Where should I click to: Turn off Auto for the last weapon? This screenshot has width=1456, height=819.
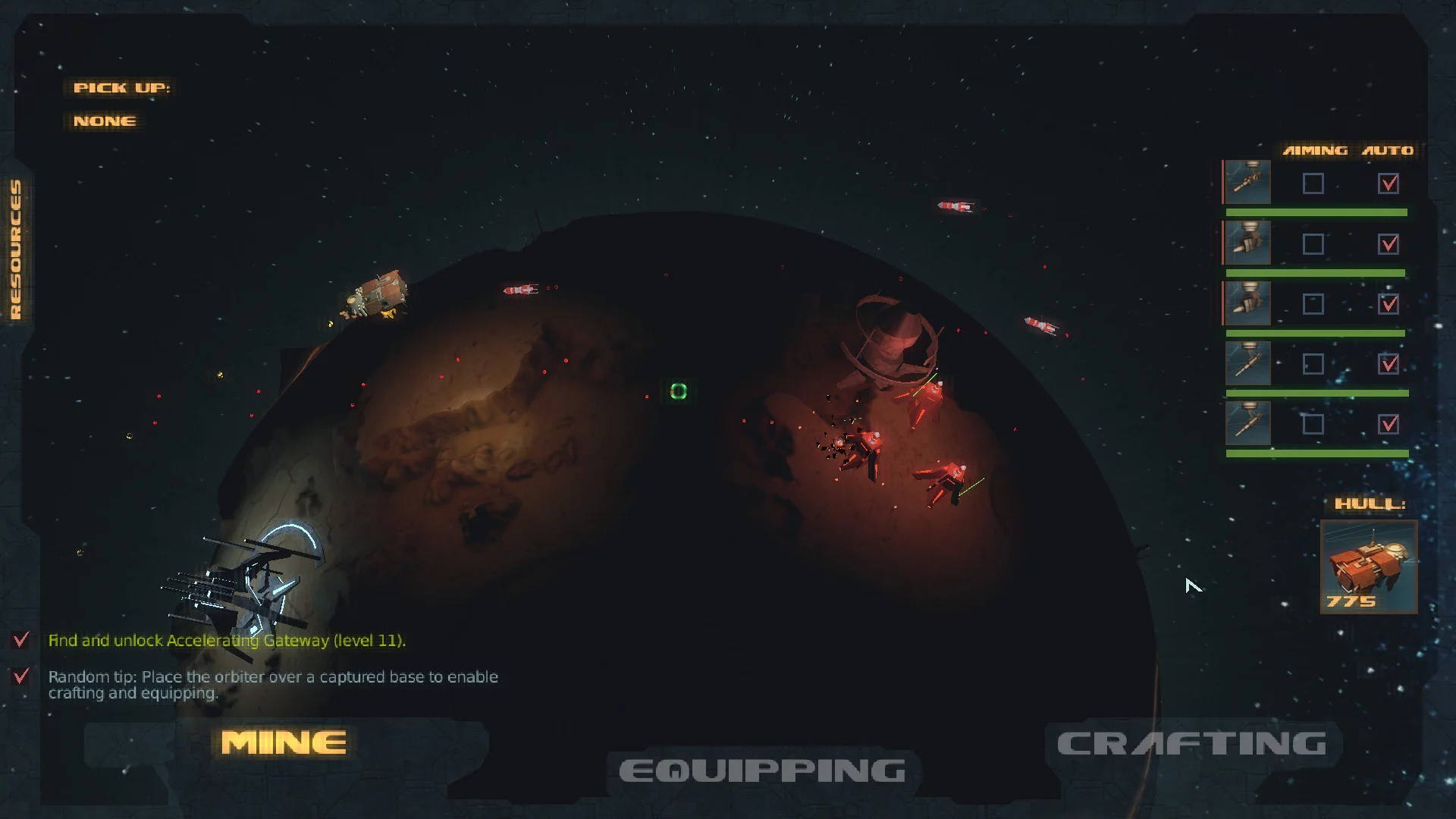[1389, 424]
